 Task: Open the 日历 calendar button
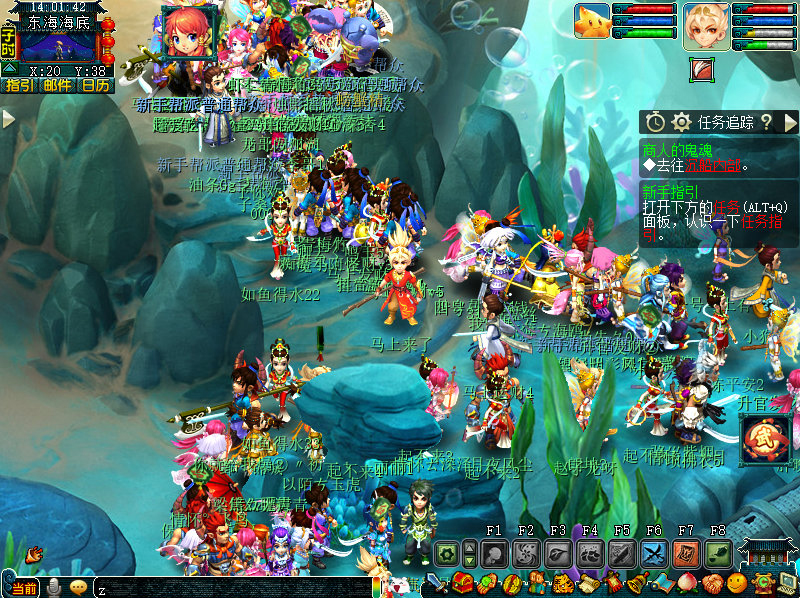[96, 86]
